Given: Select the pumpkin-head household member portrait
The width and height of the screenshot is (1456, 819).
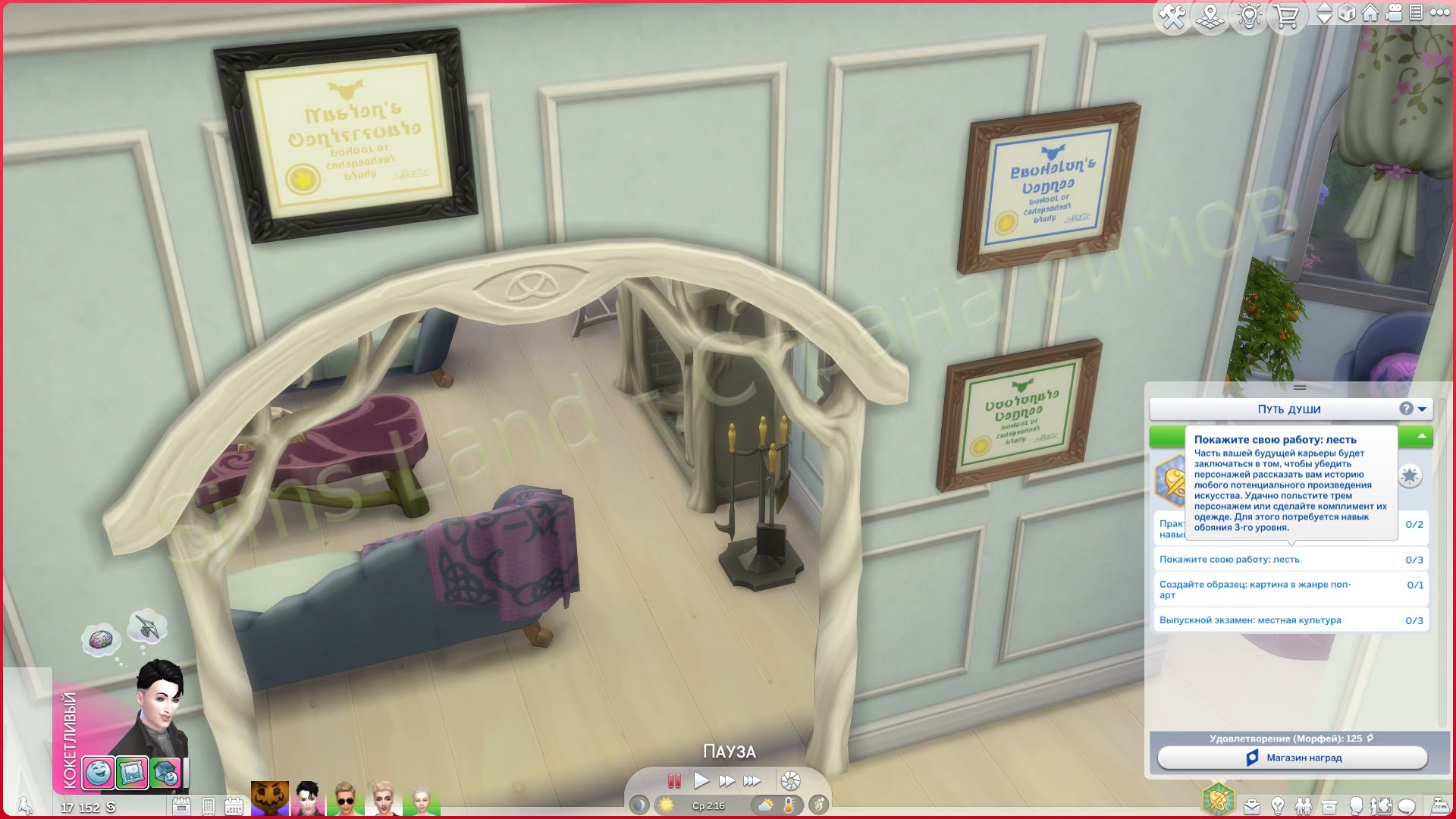Looking at the screenshot, I should pyautogui.click(x=270, y=799).
